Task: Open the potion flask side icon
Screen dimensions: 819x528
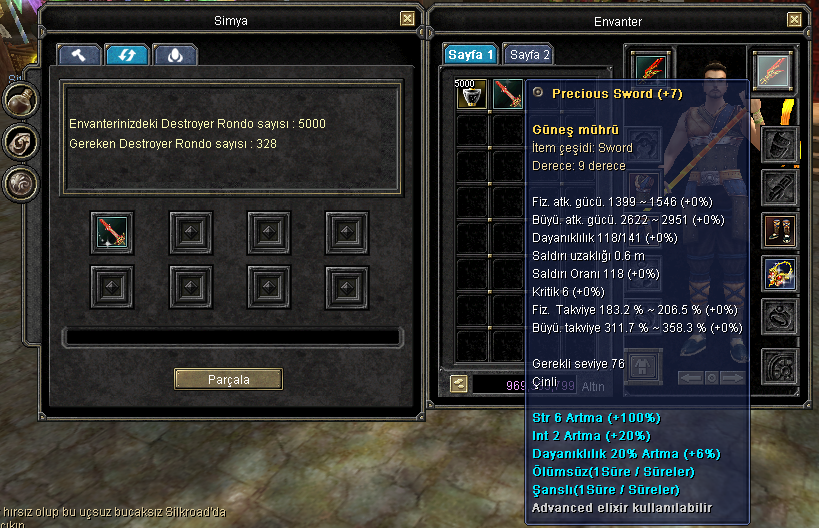Action: click(x=20, y=100)
